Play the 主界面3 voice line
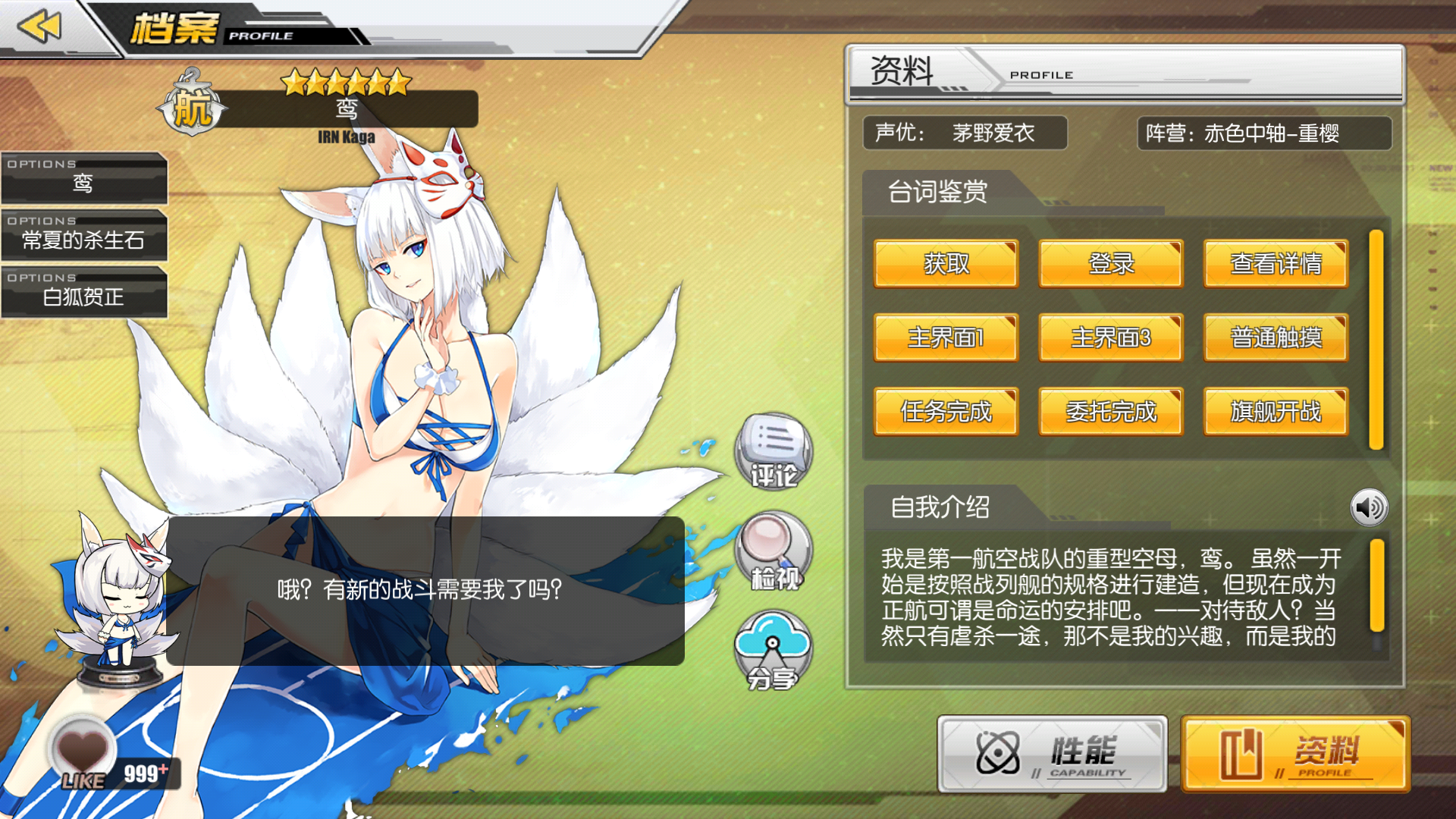The width and height of the screenshot is (1456, 819). click(x=1110, y=339)
